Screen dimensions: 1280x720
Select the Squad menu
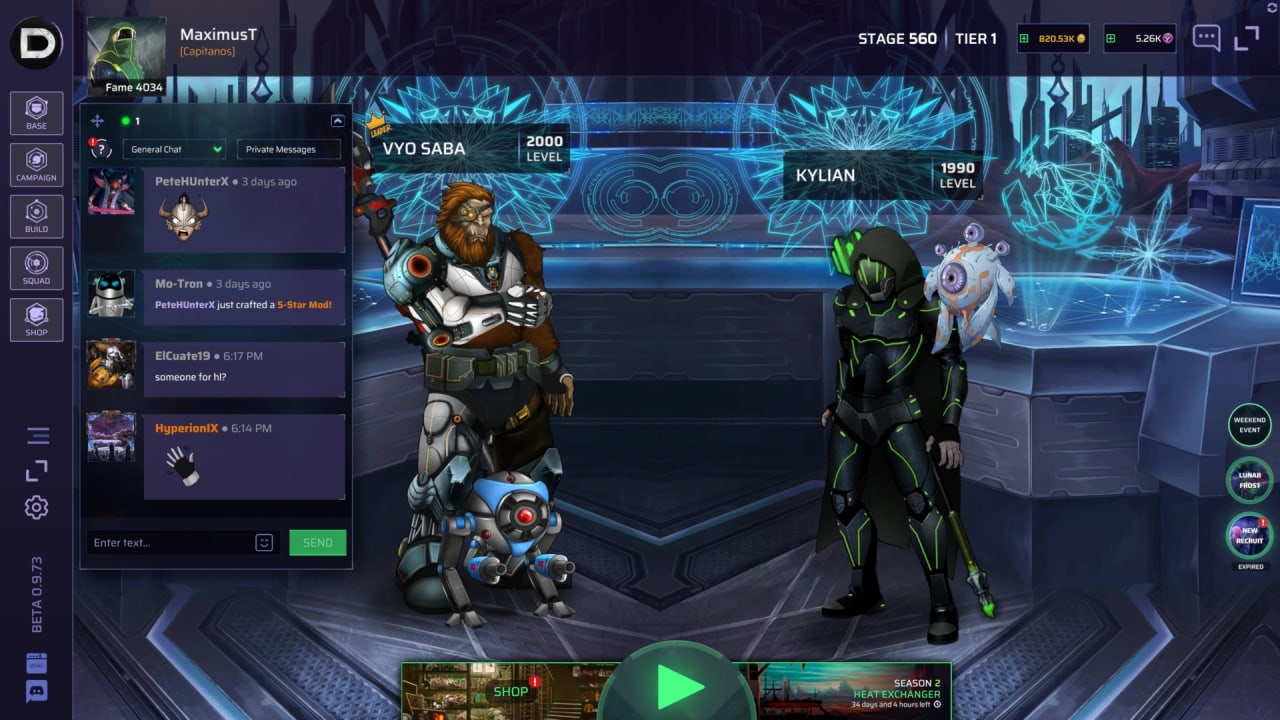point(37,268)
